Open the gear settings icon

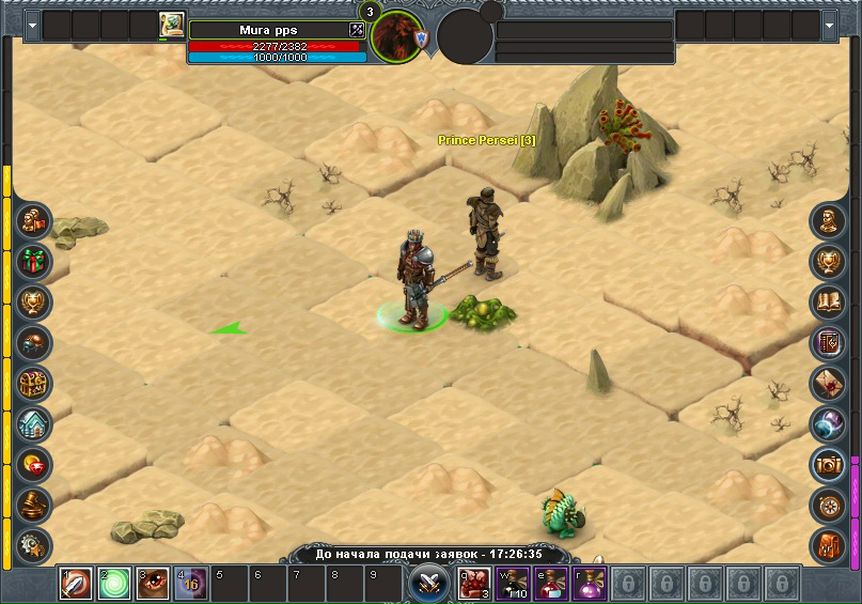[x=34, y=545]
